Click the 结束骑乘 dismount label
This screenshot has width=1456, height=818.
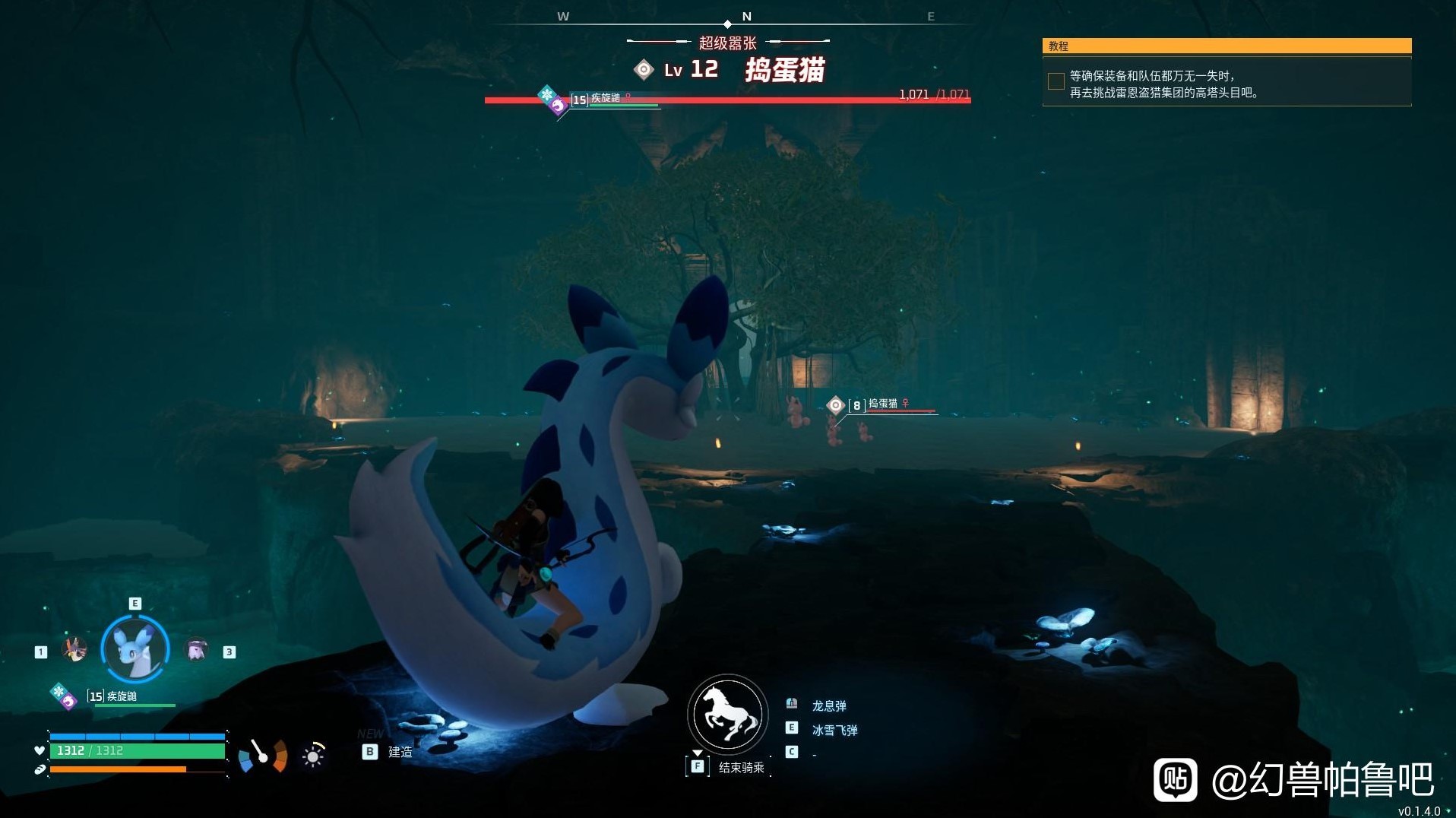click(x=741, y=768)
